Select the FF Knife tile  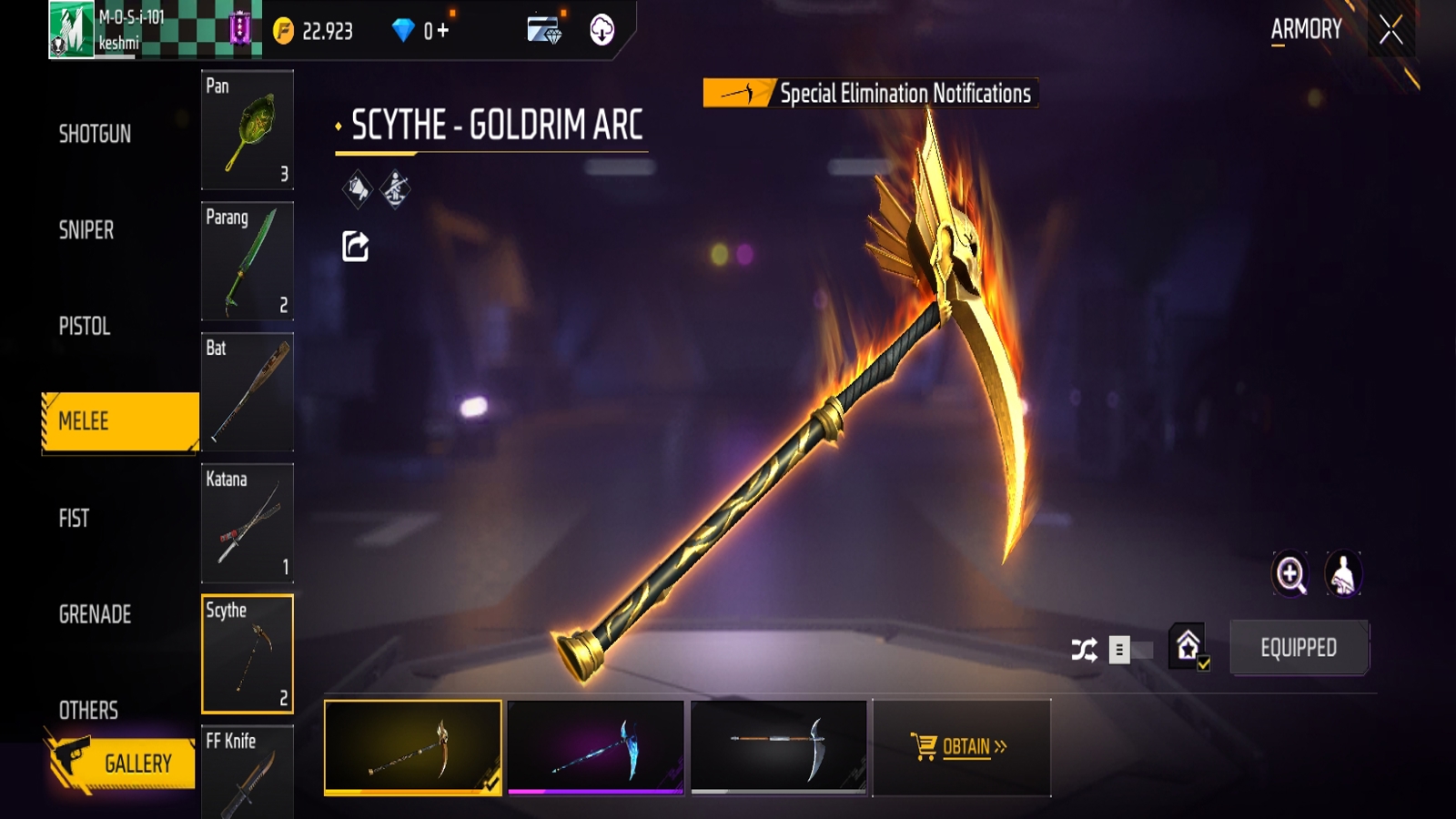coord(247,772)
